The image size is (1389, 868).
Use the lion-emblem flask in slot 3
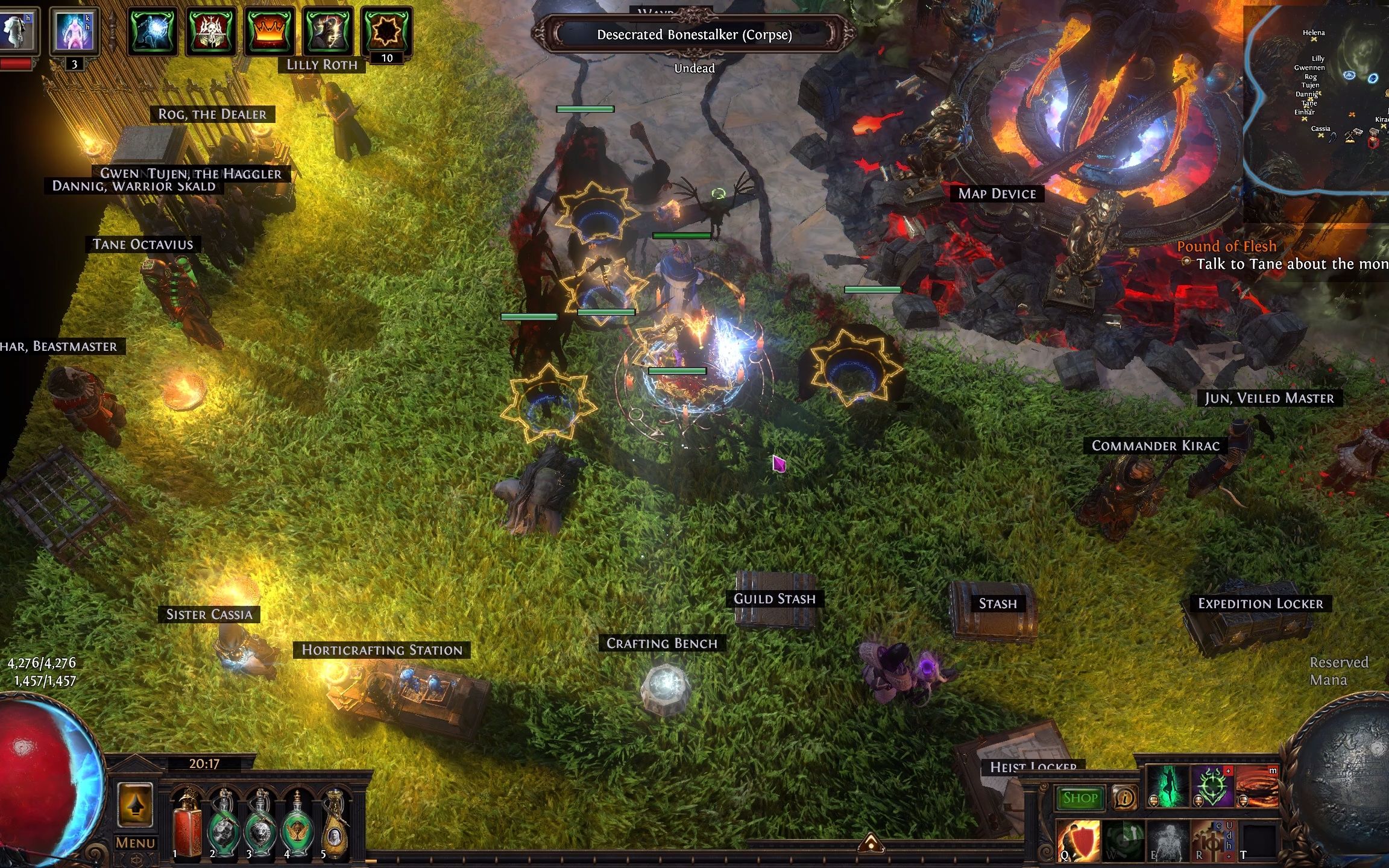[x=260, y=823]
